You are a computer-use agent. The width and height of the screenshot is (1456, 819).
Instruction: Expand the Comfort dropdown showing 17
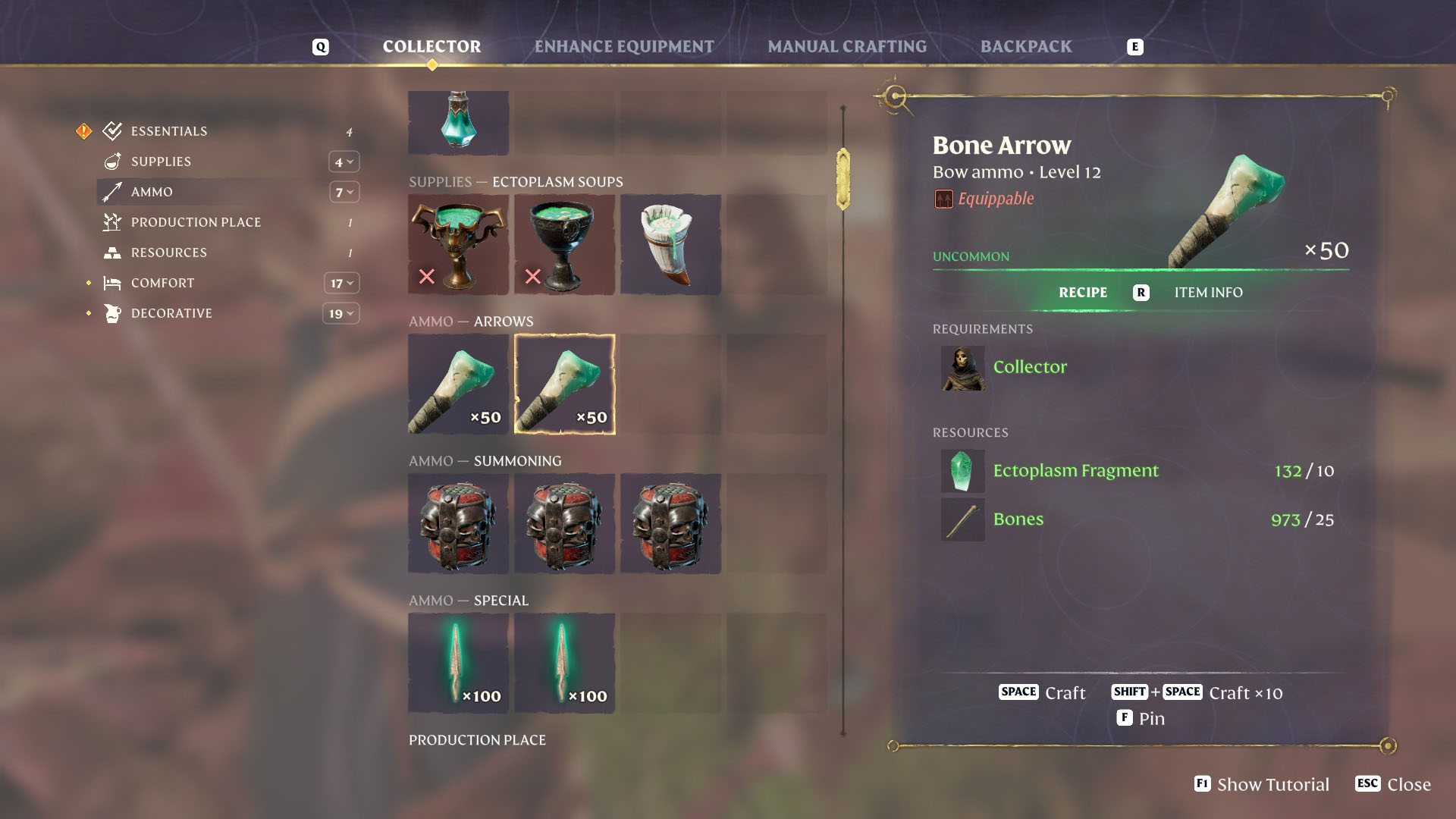click(x=341, y=283)
